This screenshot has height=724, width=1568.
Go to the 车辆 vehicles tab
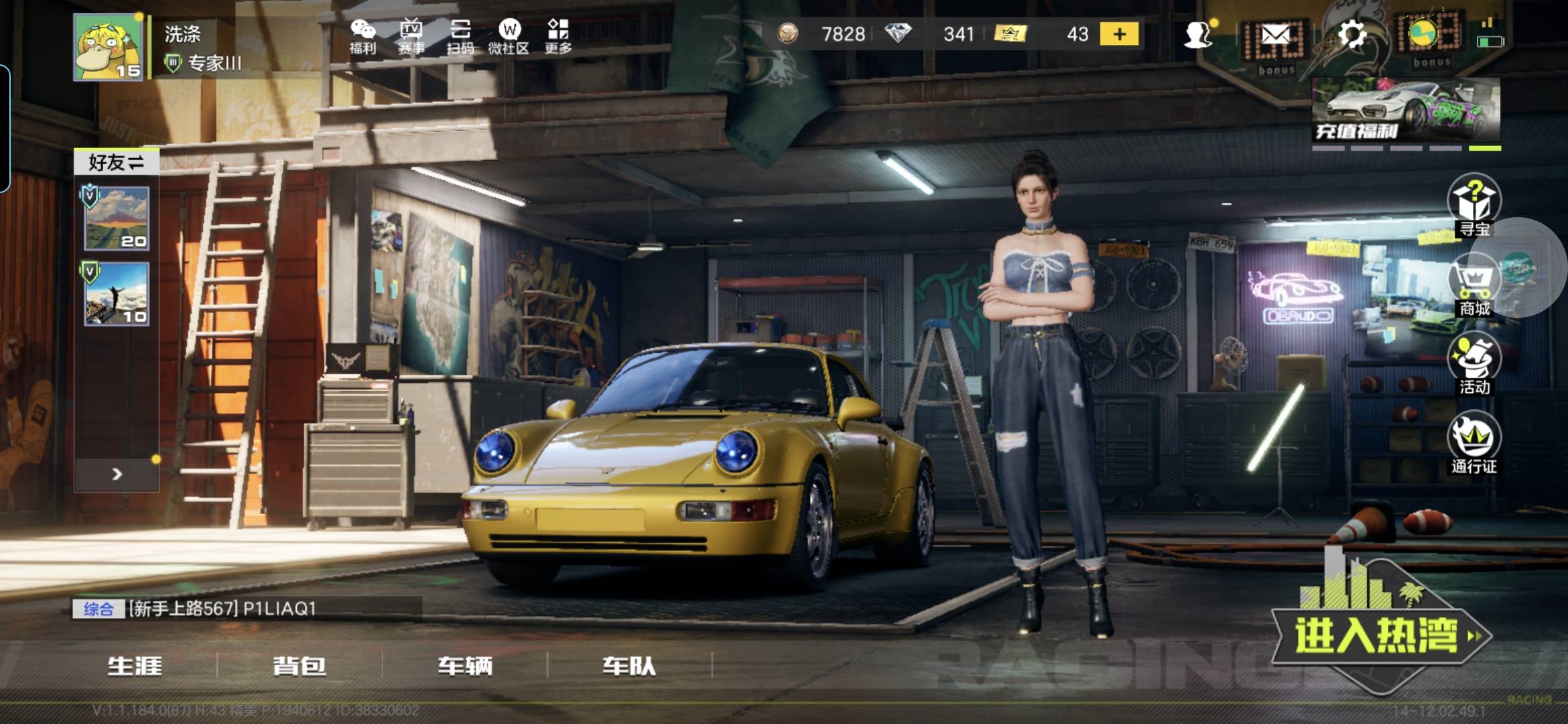point(465,666)
